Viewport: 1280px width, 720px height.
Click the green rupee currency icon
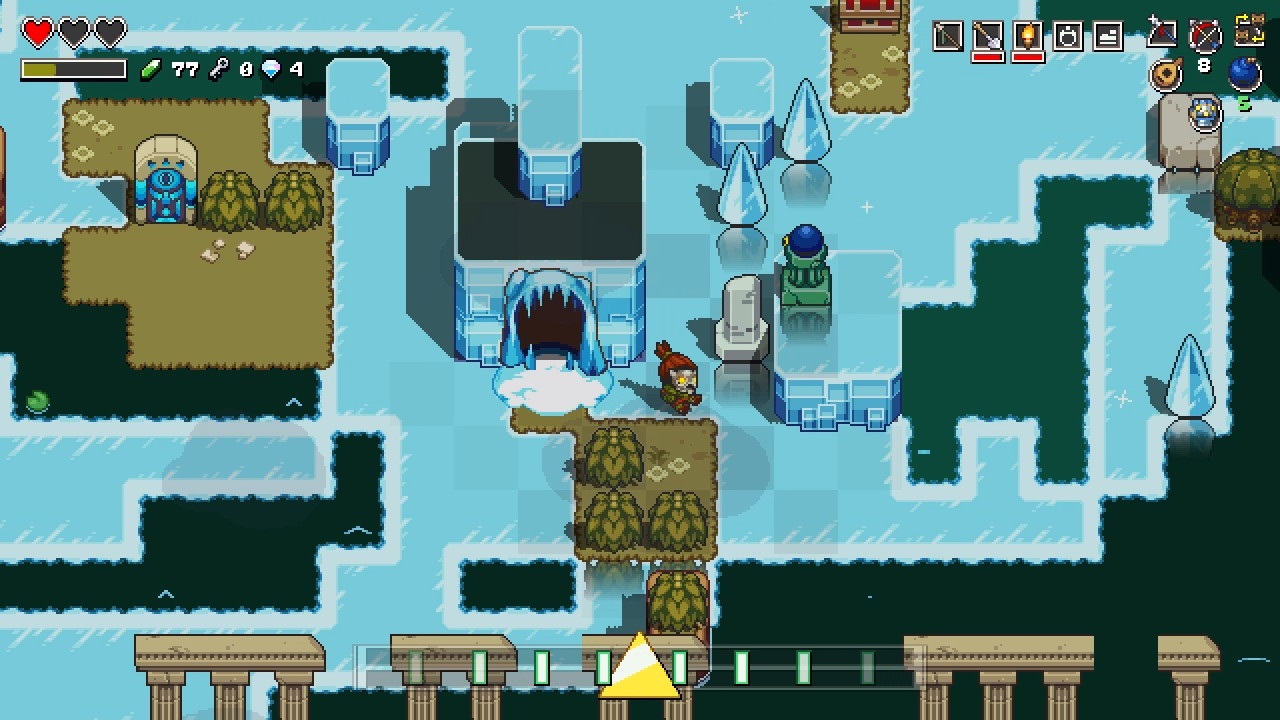(150, 69)
